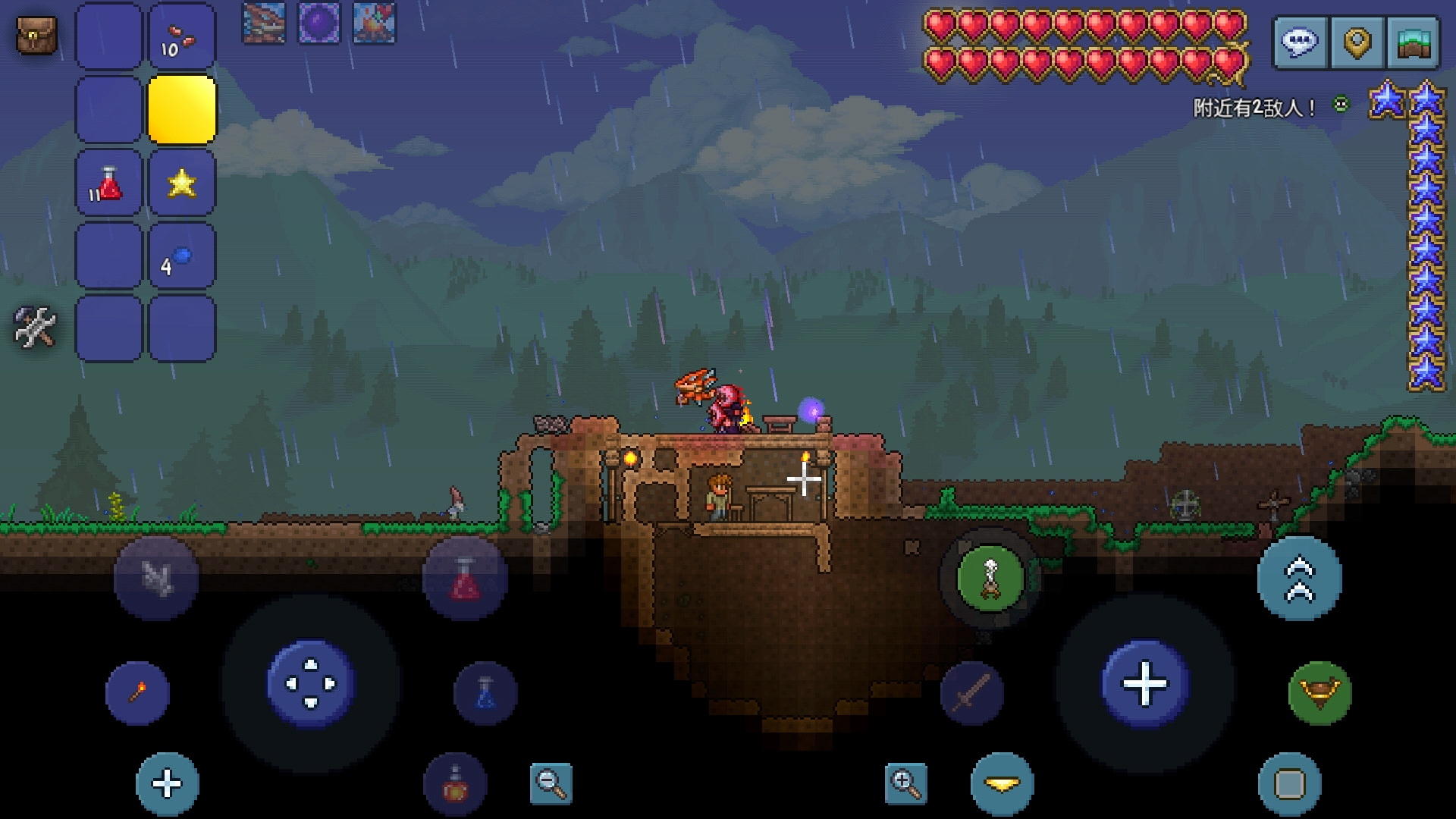Inspect the campfire heart buff icon
Viewport: 1456px width, 819px height.
pyautogui.click(x=374, y=23)
